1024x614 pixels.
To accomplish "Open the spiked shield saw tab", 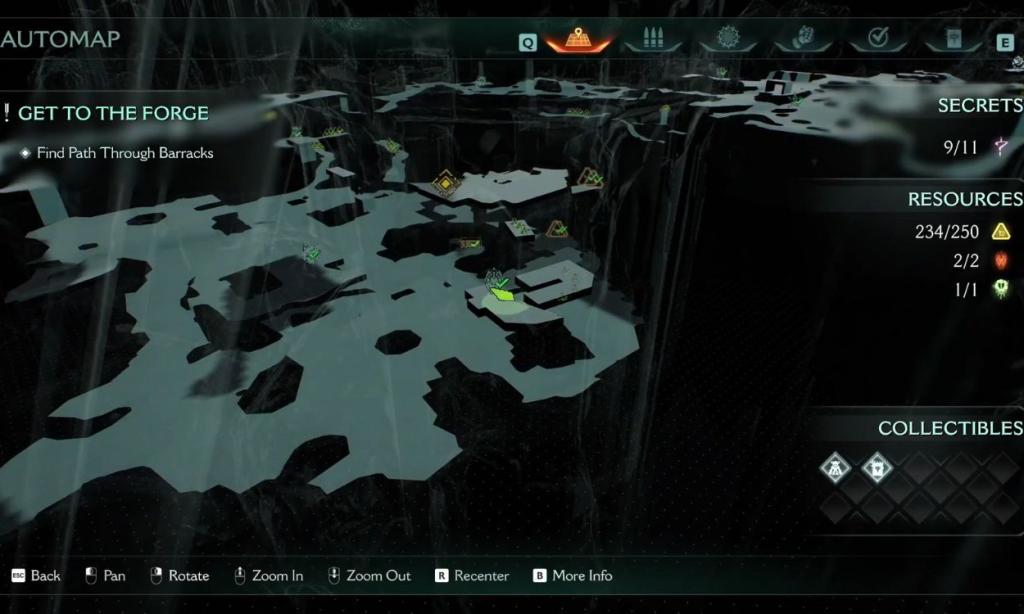I will pyautogui.click(x=728, y=40).
